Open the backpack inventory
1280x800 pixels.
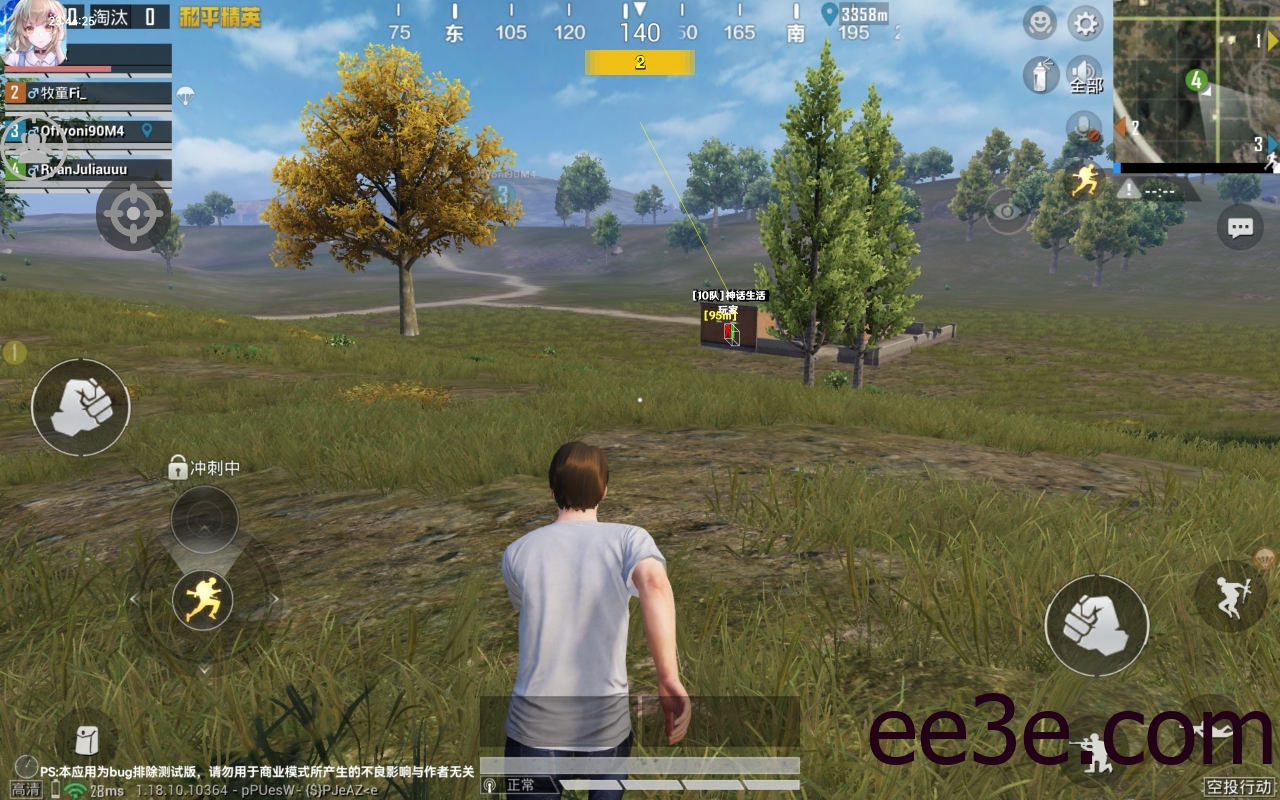pyautogui.click(x=86, y=741)
